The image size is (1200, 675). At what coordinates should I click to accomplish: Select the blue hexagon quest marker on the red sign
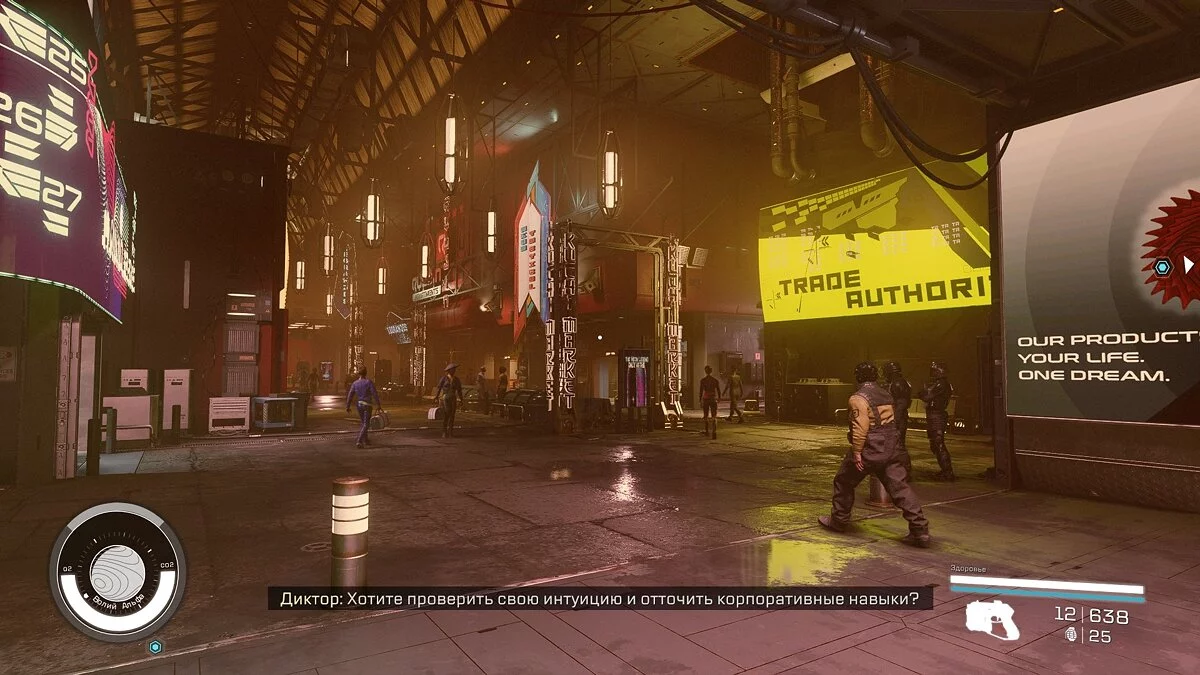tap(1162, 267)
